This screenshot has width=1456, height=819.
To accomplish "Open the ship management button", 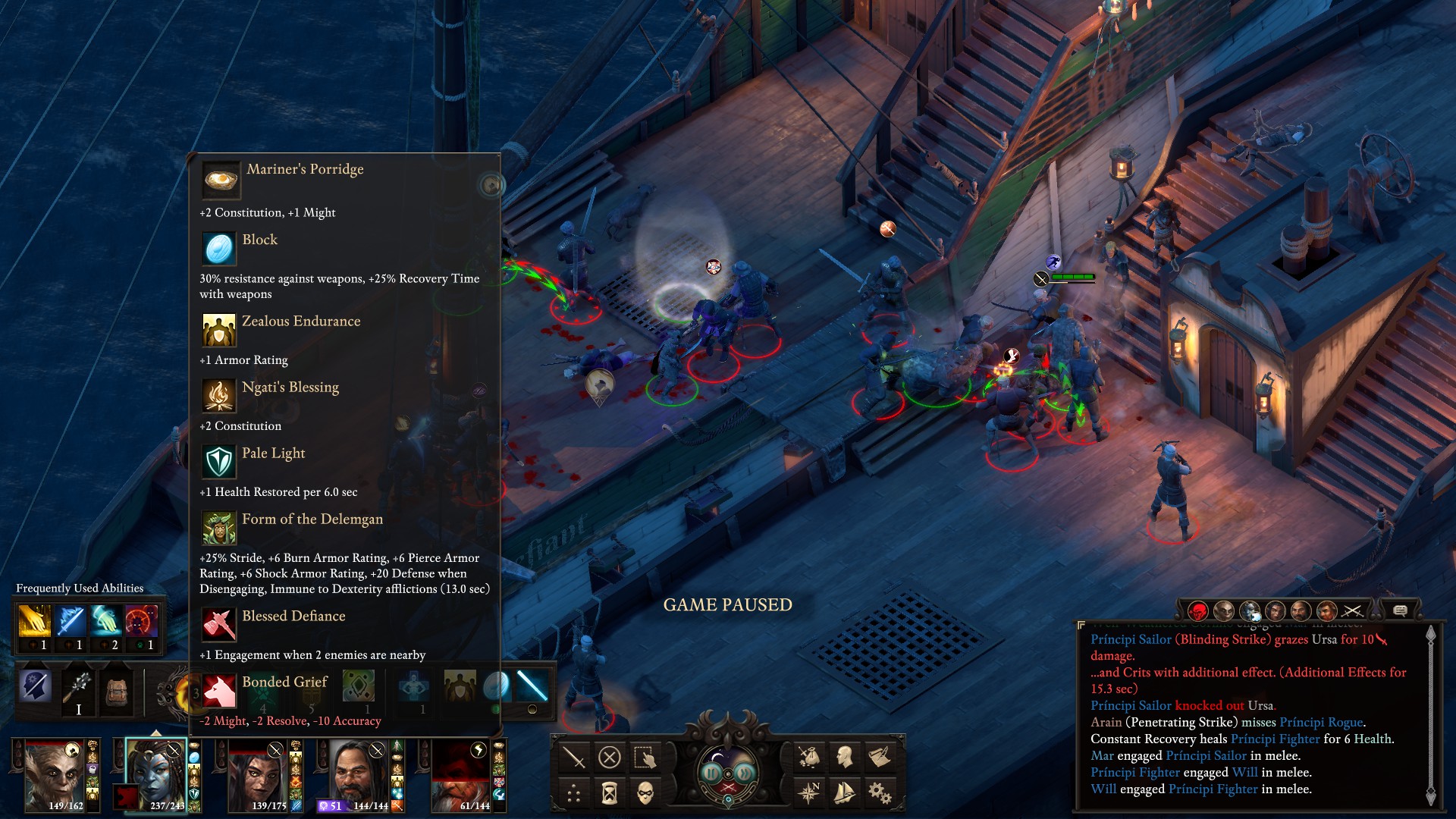I will tap(844, 793).
